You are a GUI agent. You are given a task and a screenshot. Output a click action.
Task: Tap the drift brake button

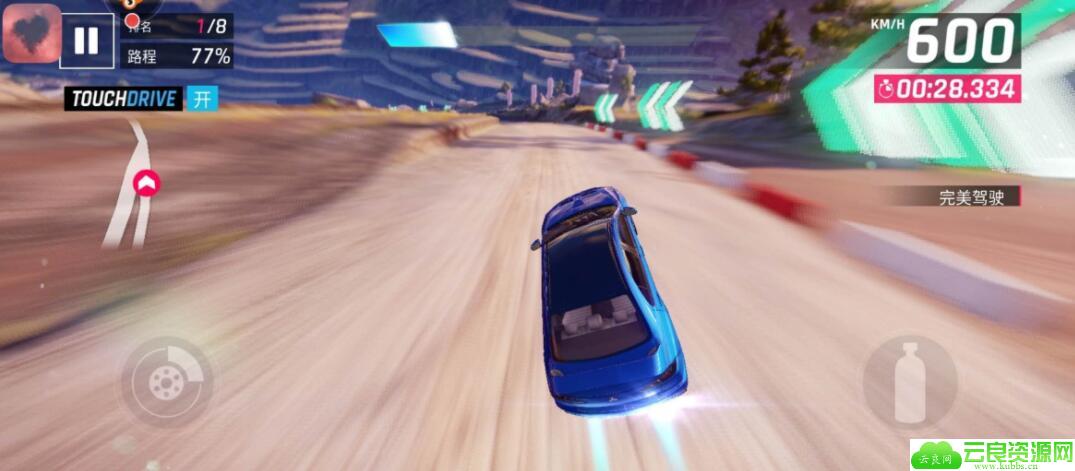(x=167, y=382)
